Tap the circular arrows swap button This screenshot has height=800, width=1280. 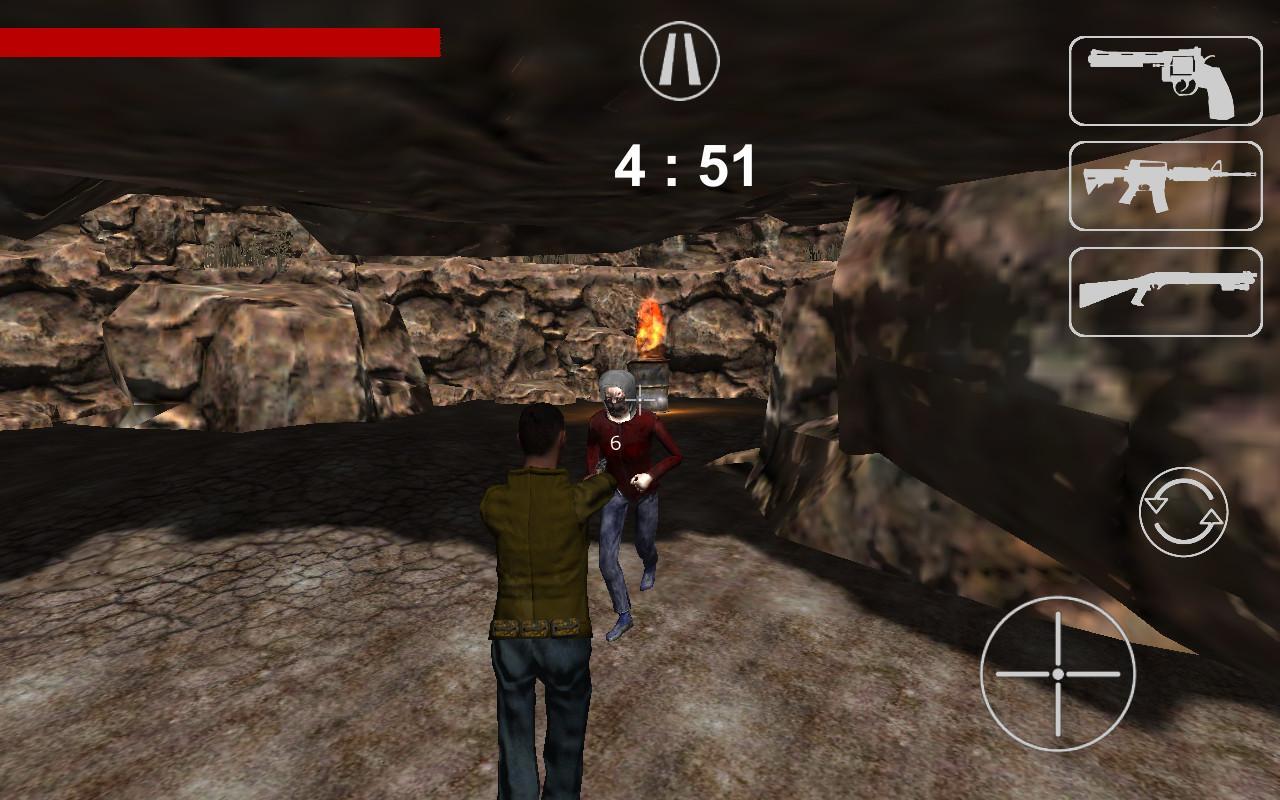[1184, 511]
